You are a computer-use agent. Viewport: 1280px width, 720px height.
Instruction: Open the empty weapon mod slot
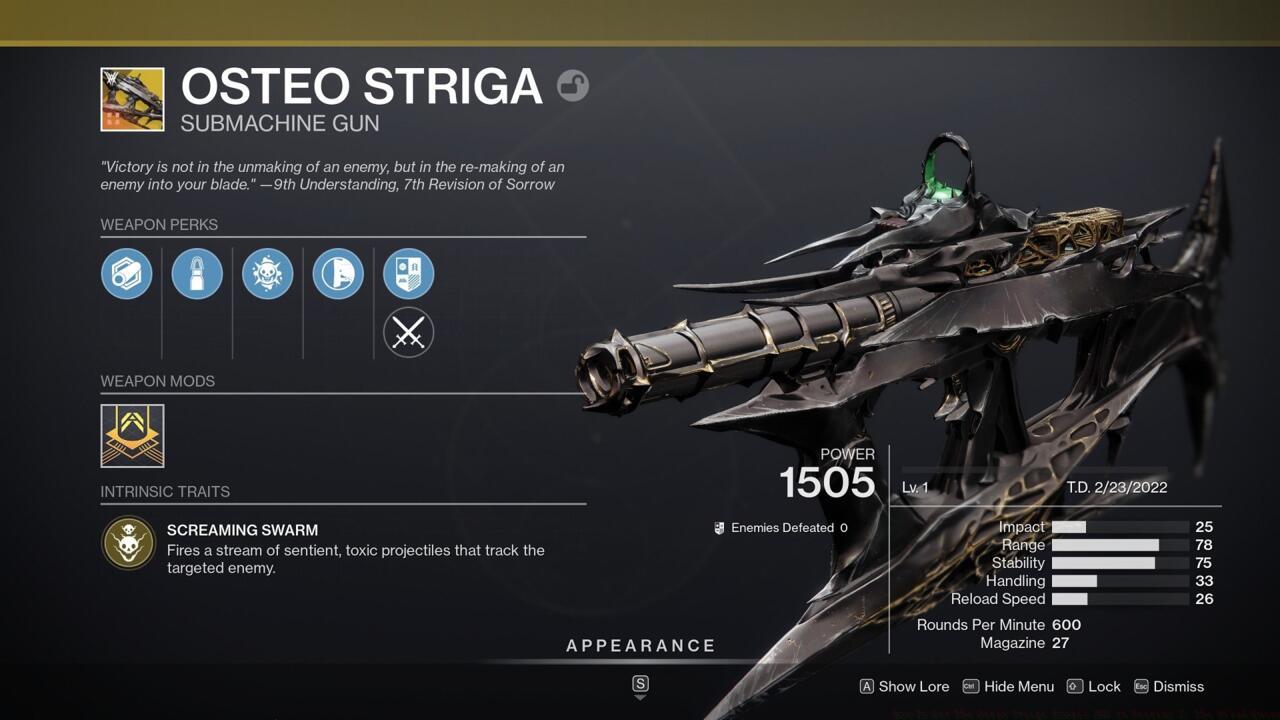132,435
